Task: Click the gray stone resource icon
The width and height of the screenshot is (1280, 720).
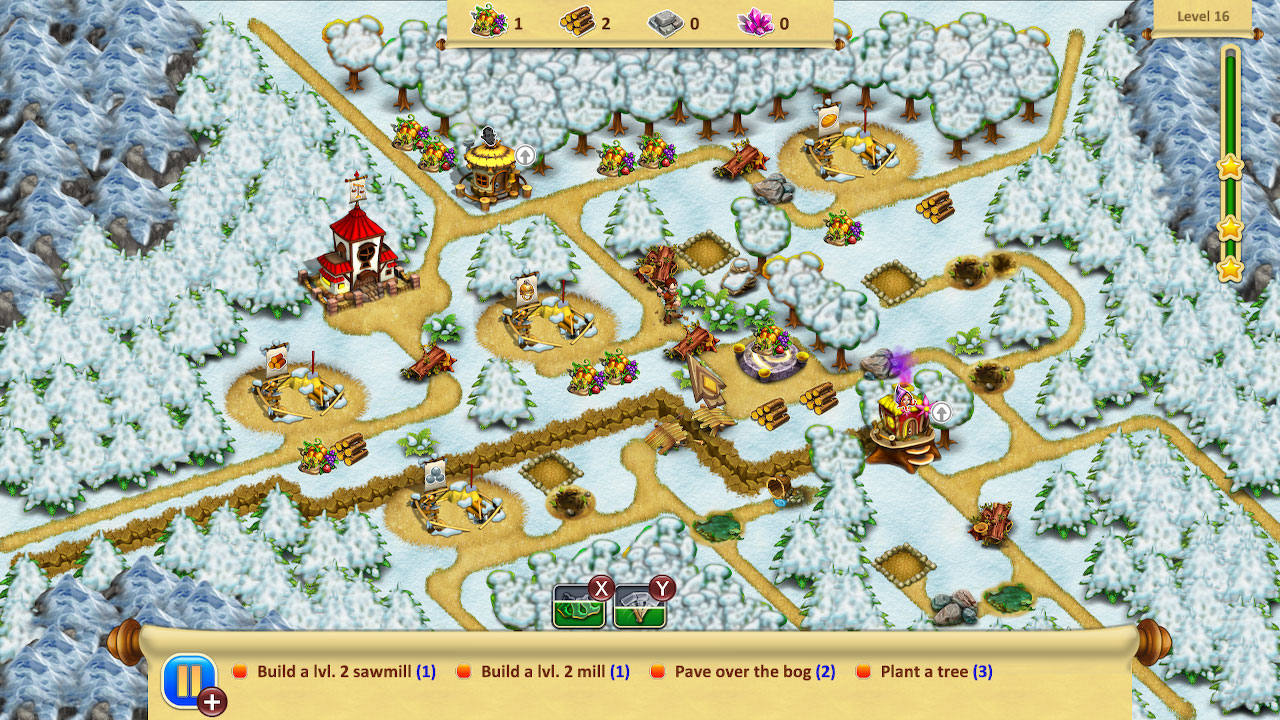Action: (668, 22)
